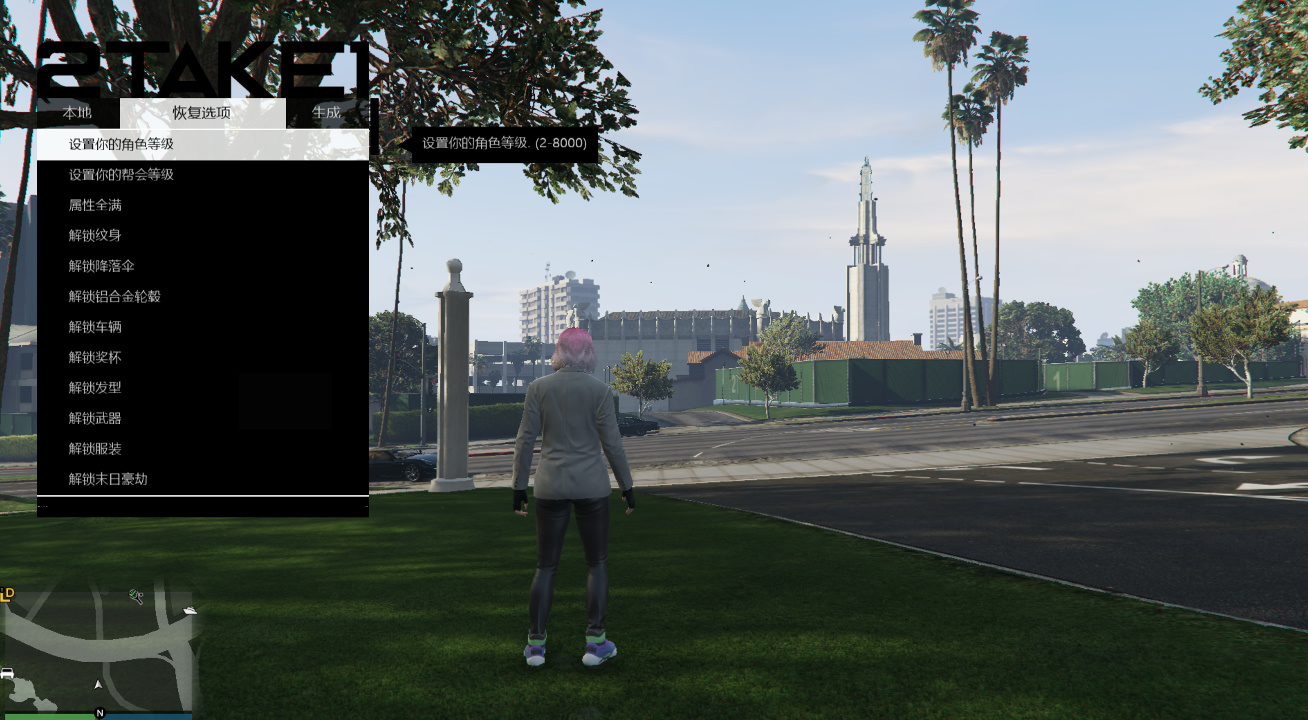Screen dimensions: 1308x720
Task: Switch to the 本地 tab
Action: pos(78,113)
